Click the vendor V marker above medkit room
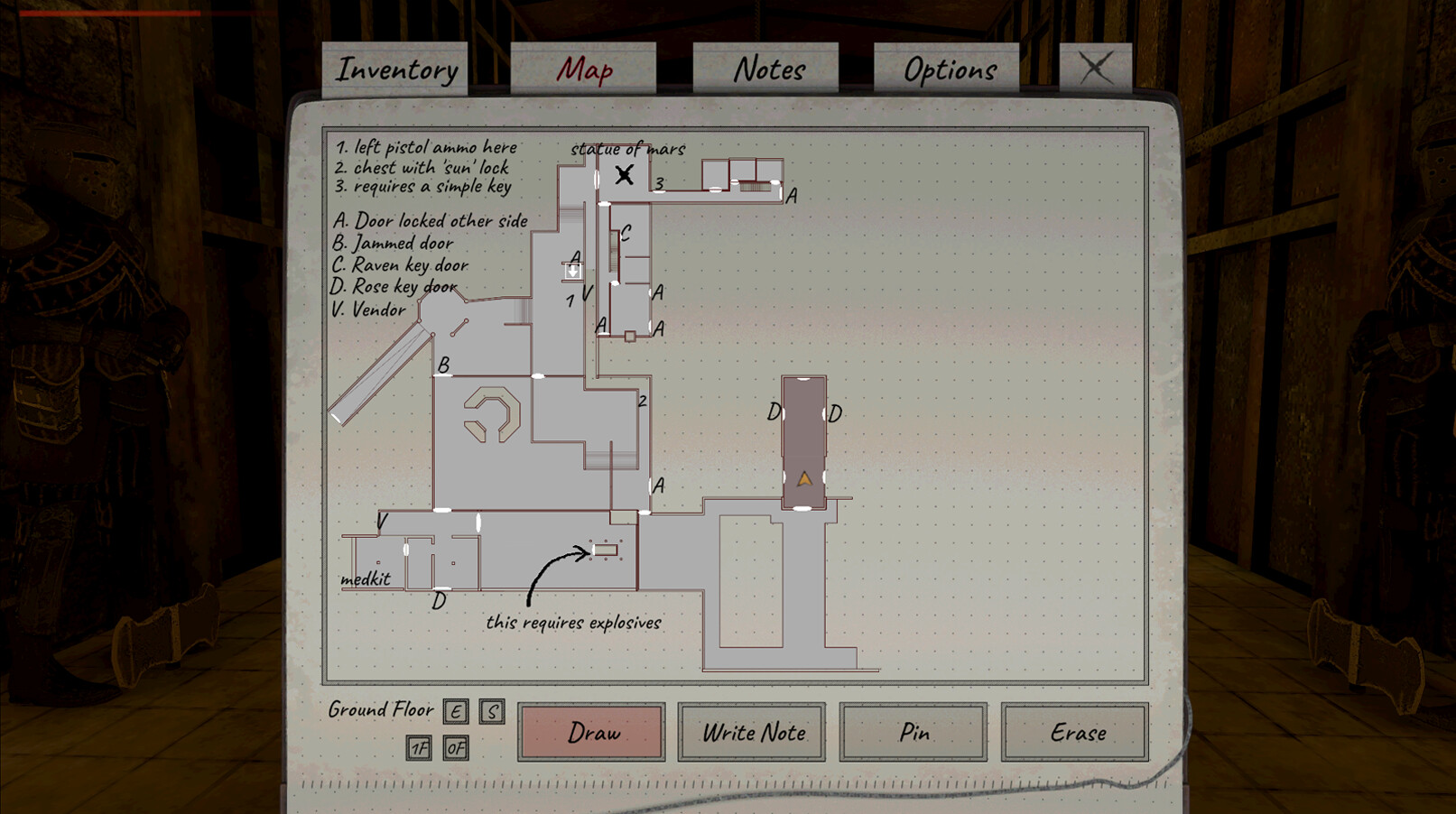The image size is (1456, 814). pos(382,521)
